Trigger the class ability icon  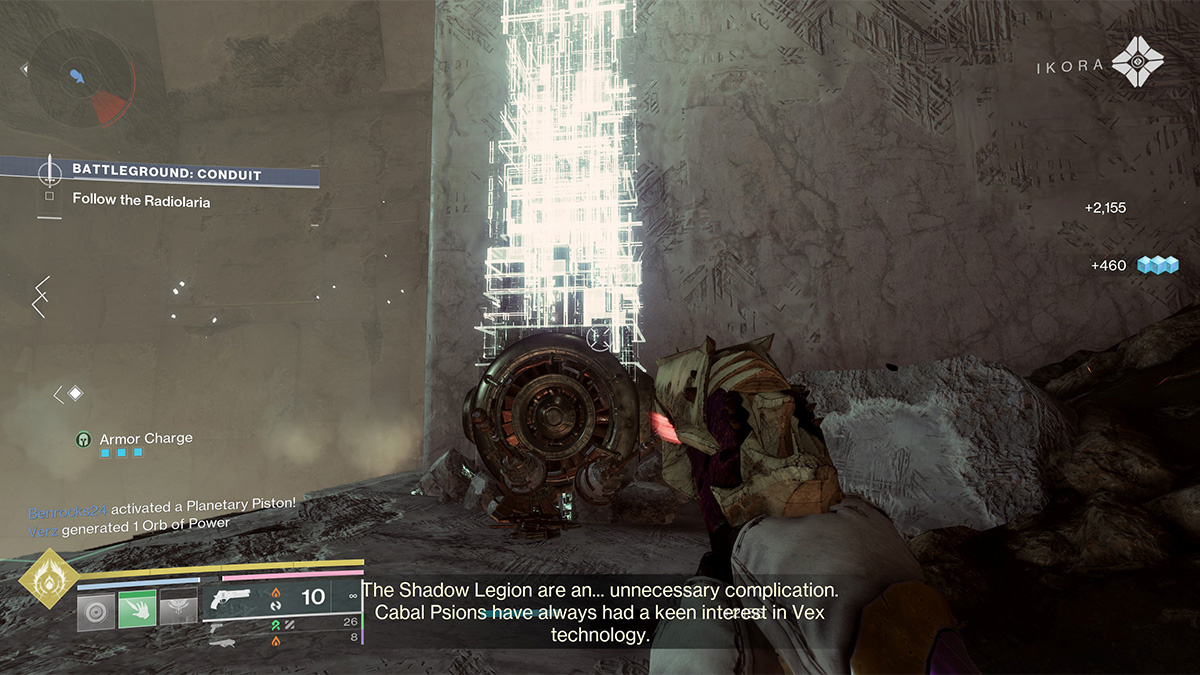pyautogui.click(x=178, y=608)
